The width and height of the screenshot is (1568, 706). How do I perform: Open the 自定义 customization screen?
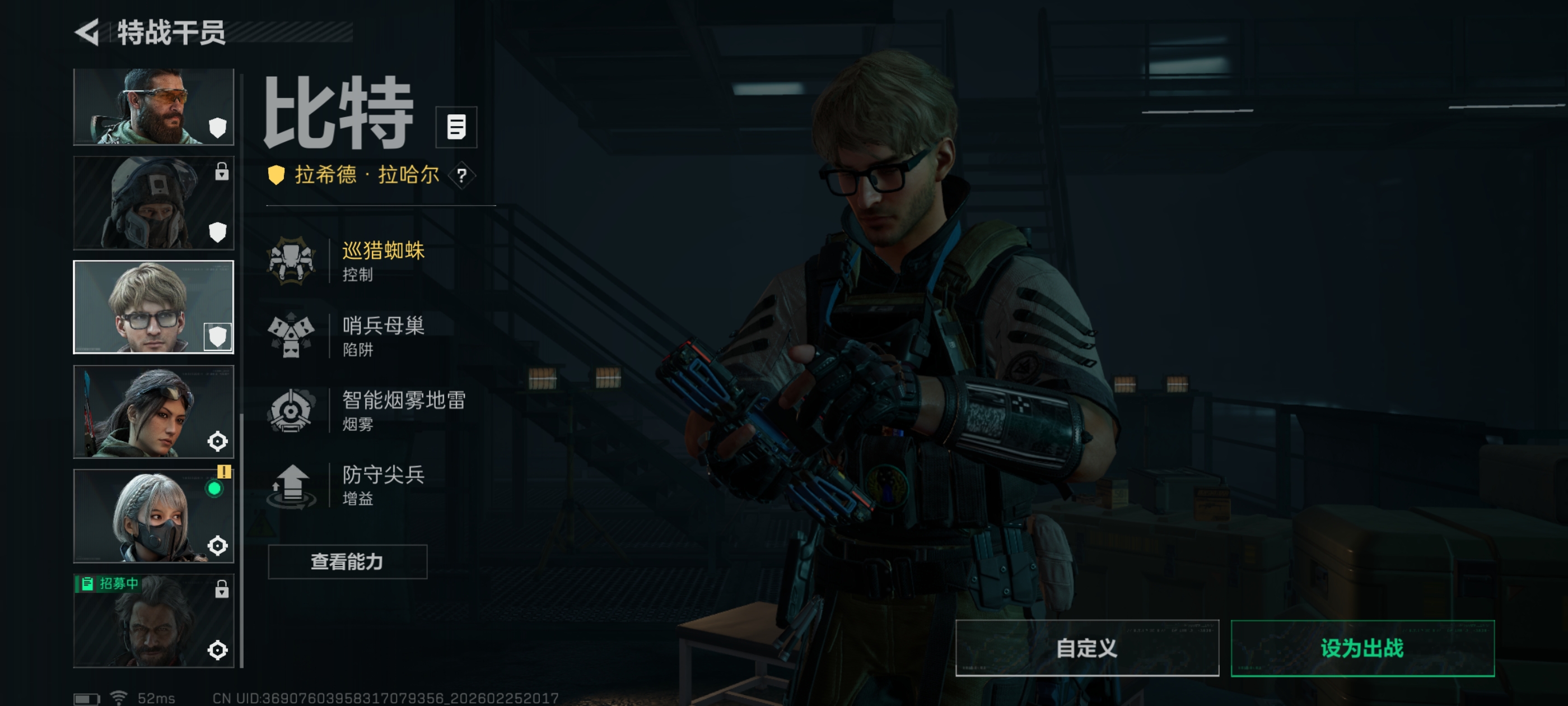pos(1086,648)
